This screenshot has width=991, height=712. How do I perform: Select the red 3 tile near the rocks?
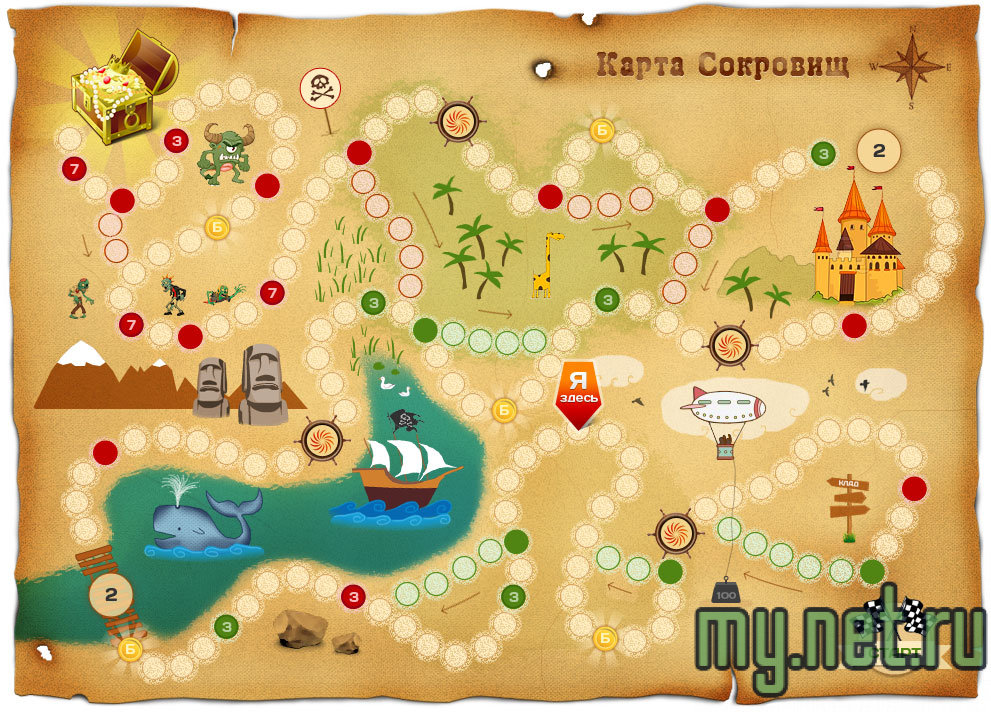coord(353,597)
